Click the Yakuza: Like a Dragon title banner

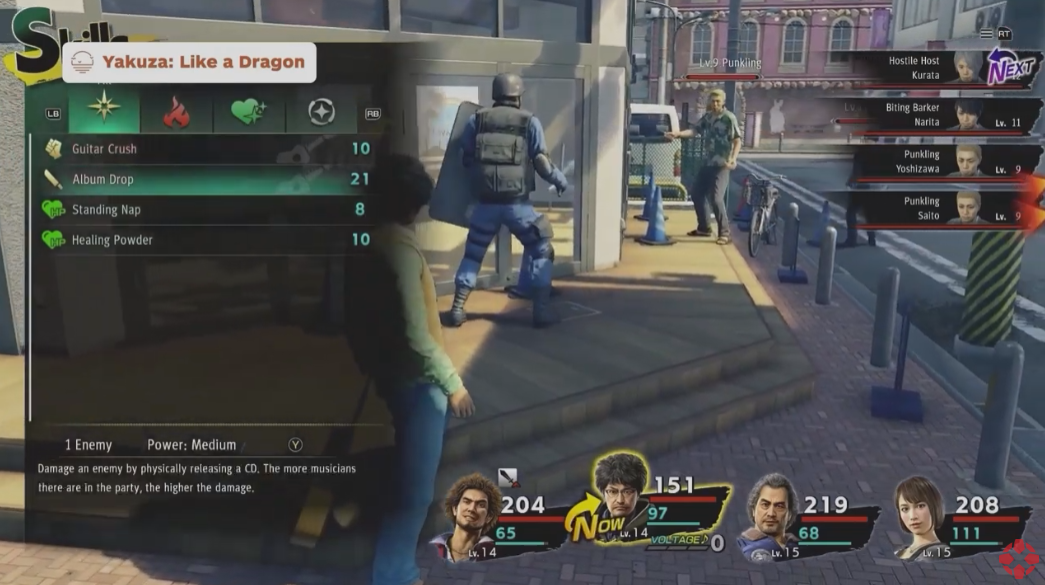189,63
